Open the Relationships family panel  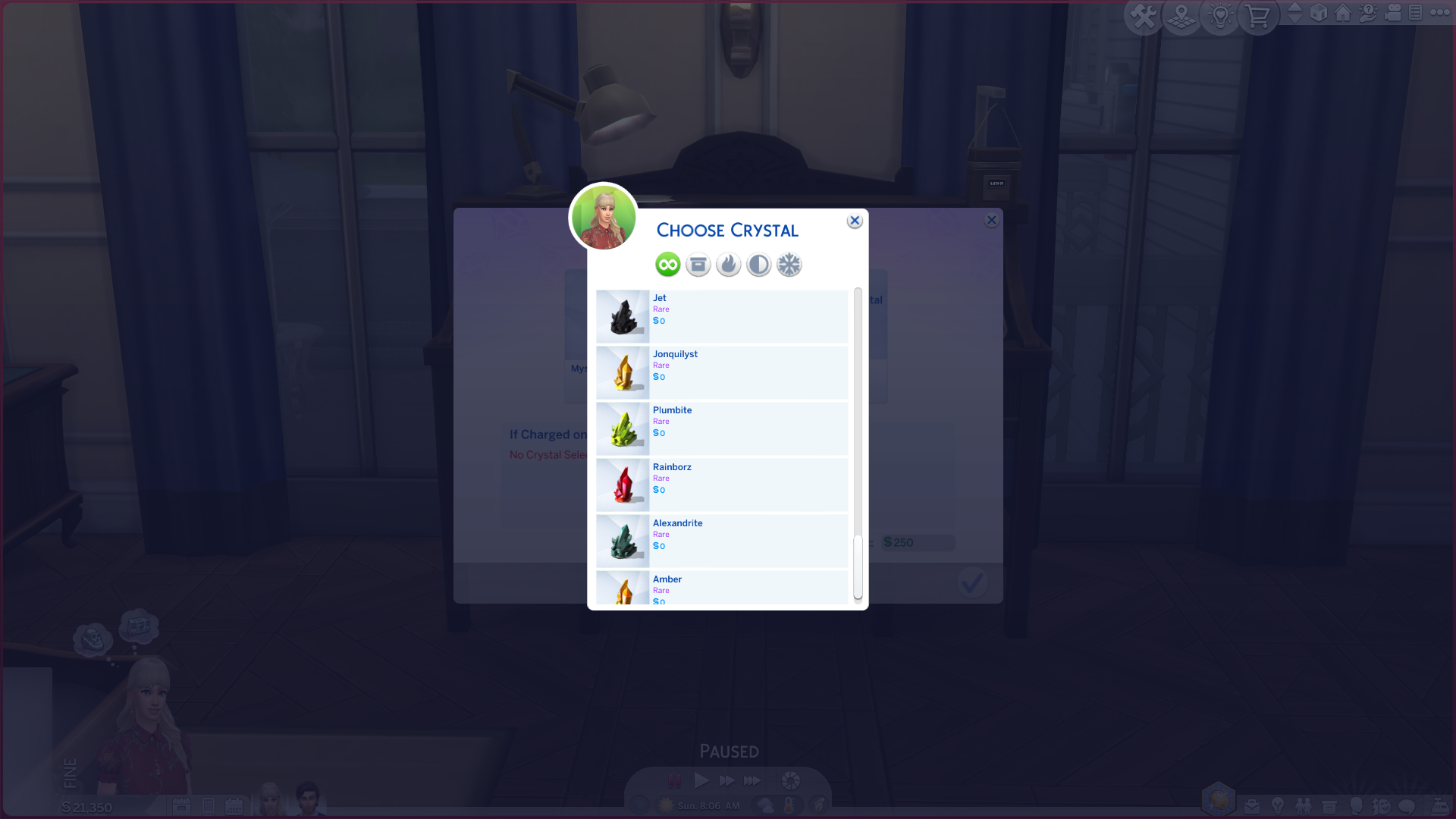[1304, 806]
